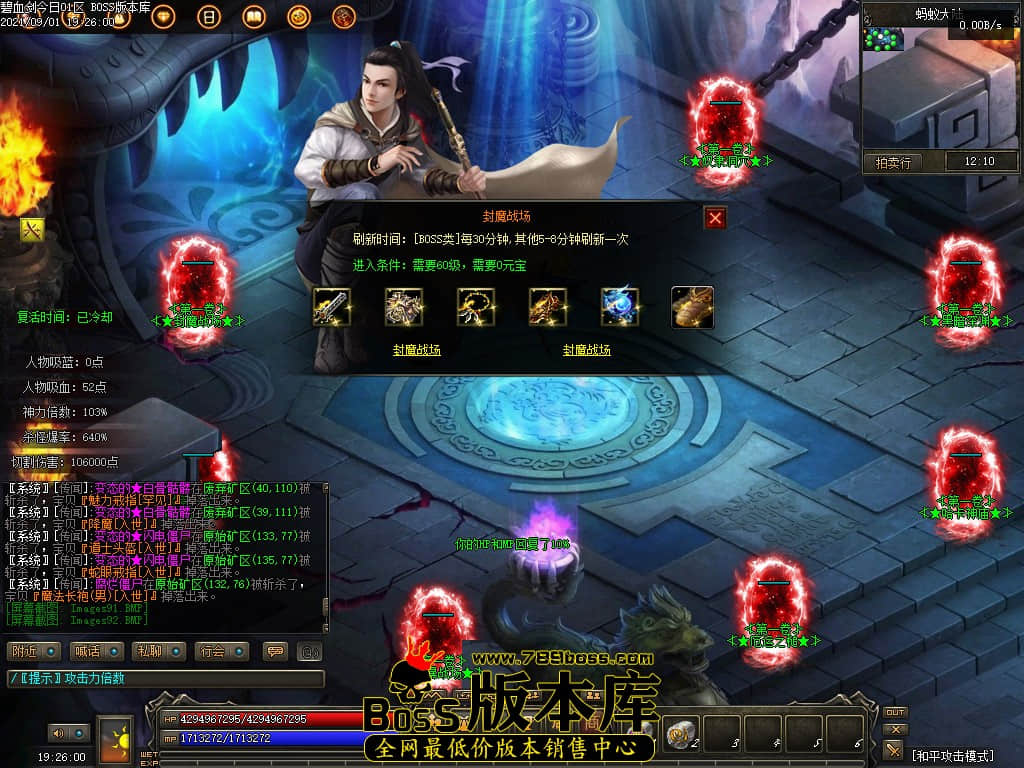Screen dimensions: 1024x768
Task: Enter via the left 封魔战场 link
Action: click(x=416, y=350)
